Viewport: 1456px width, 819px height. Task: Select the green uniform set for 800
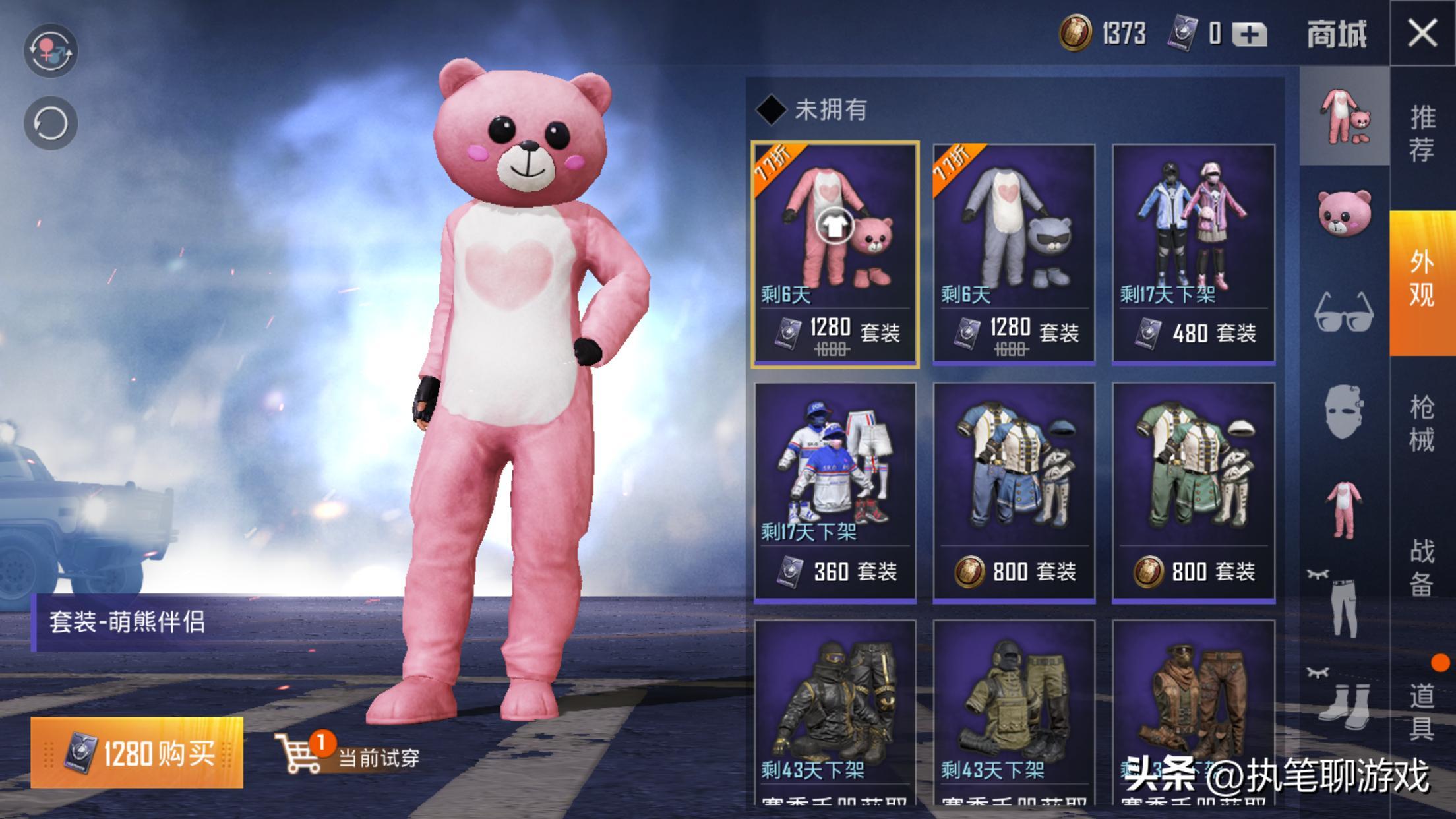[x=1194, y=492]
